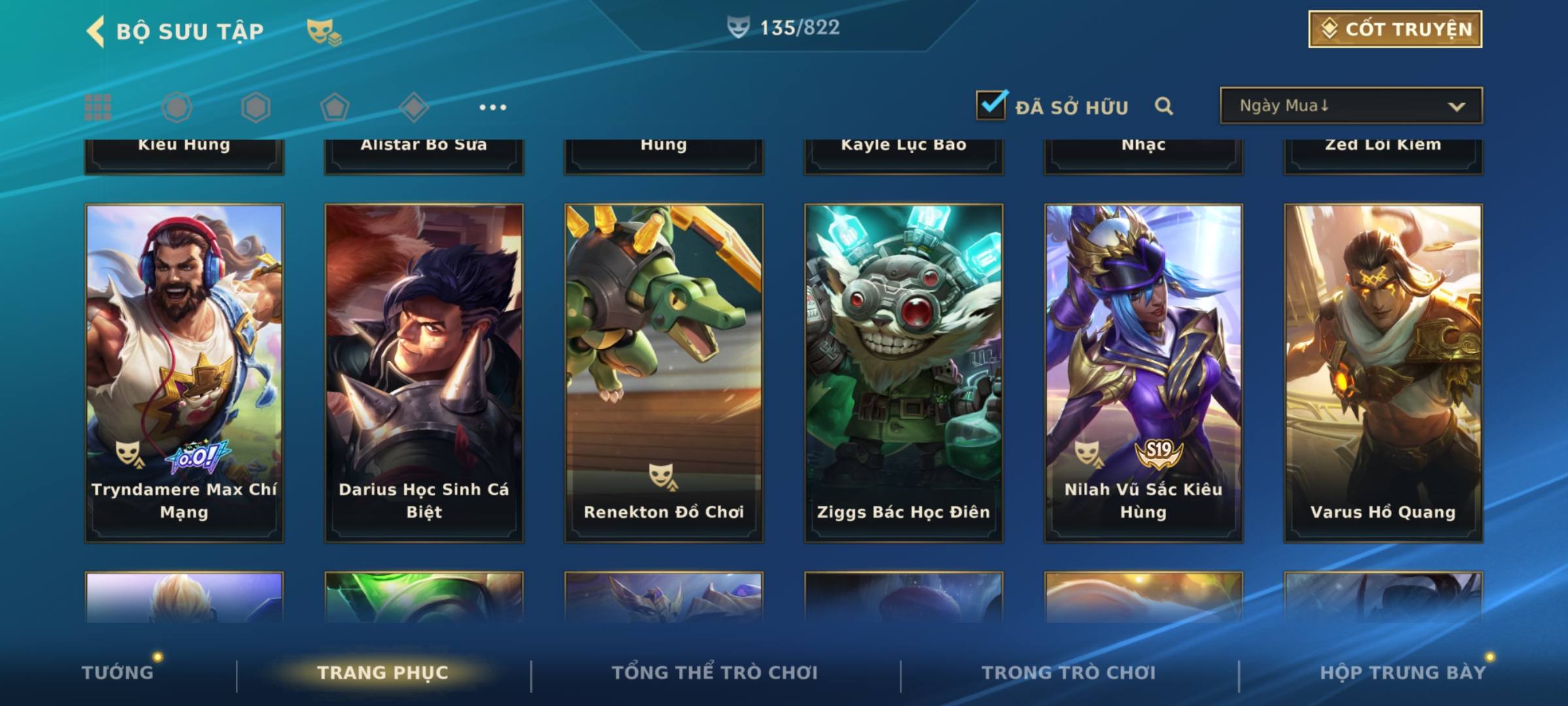Open Darius Học Sinh Cá Biệt skin
1568x706 pixels.
[424, 373]
